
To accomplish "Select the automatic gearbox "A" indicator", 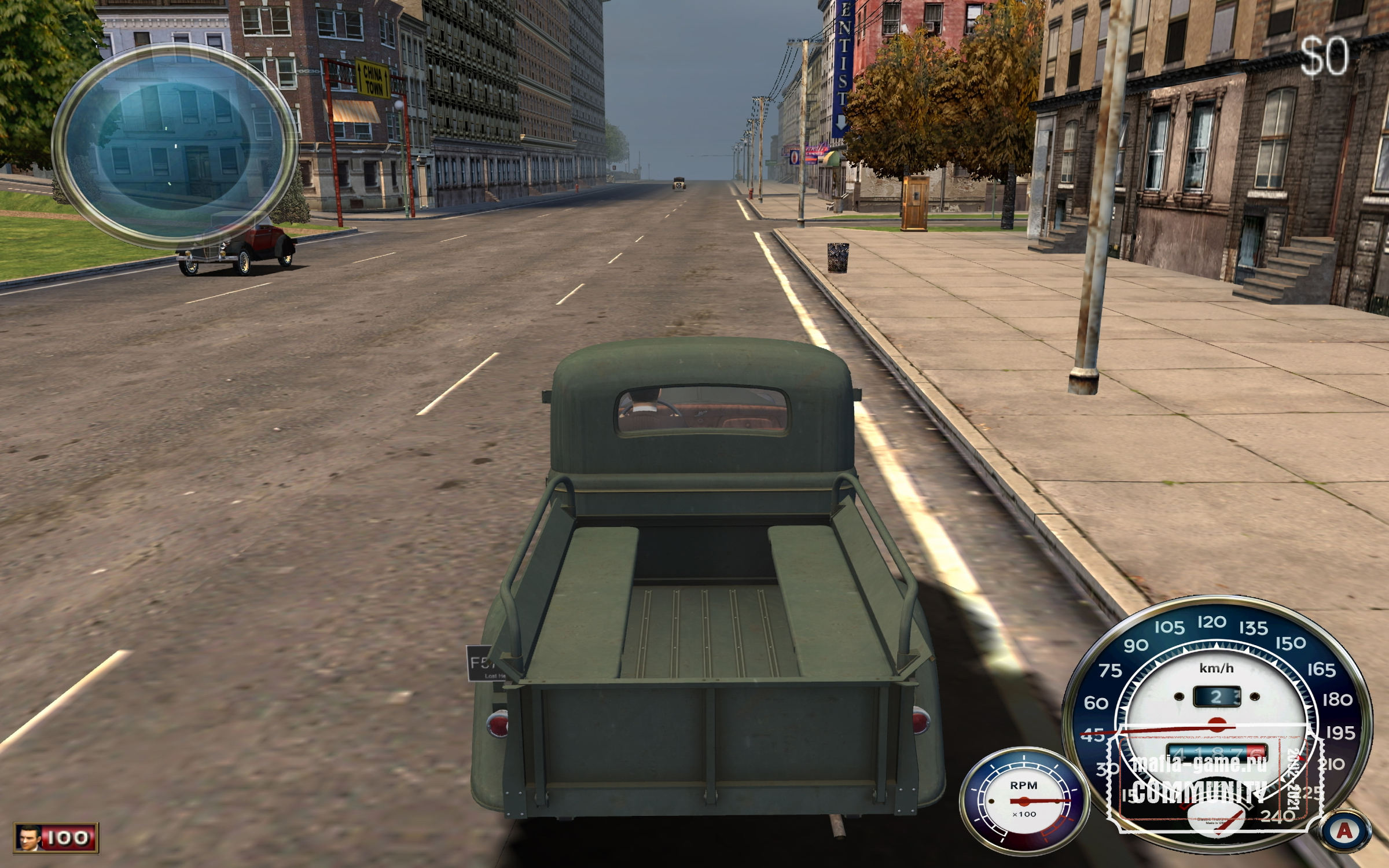I will pos(1344,832).
